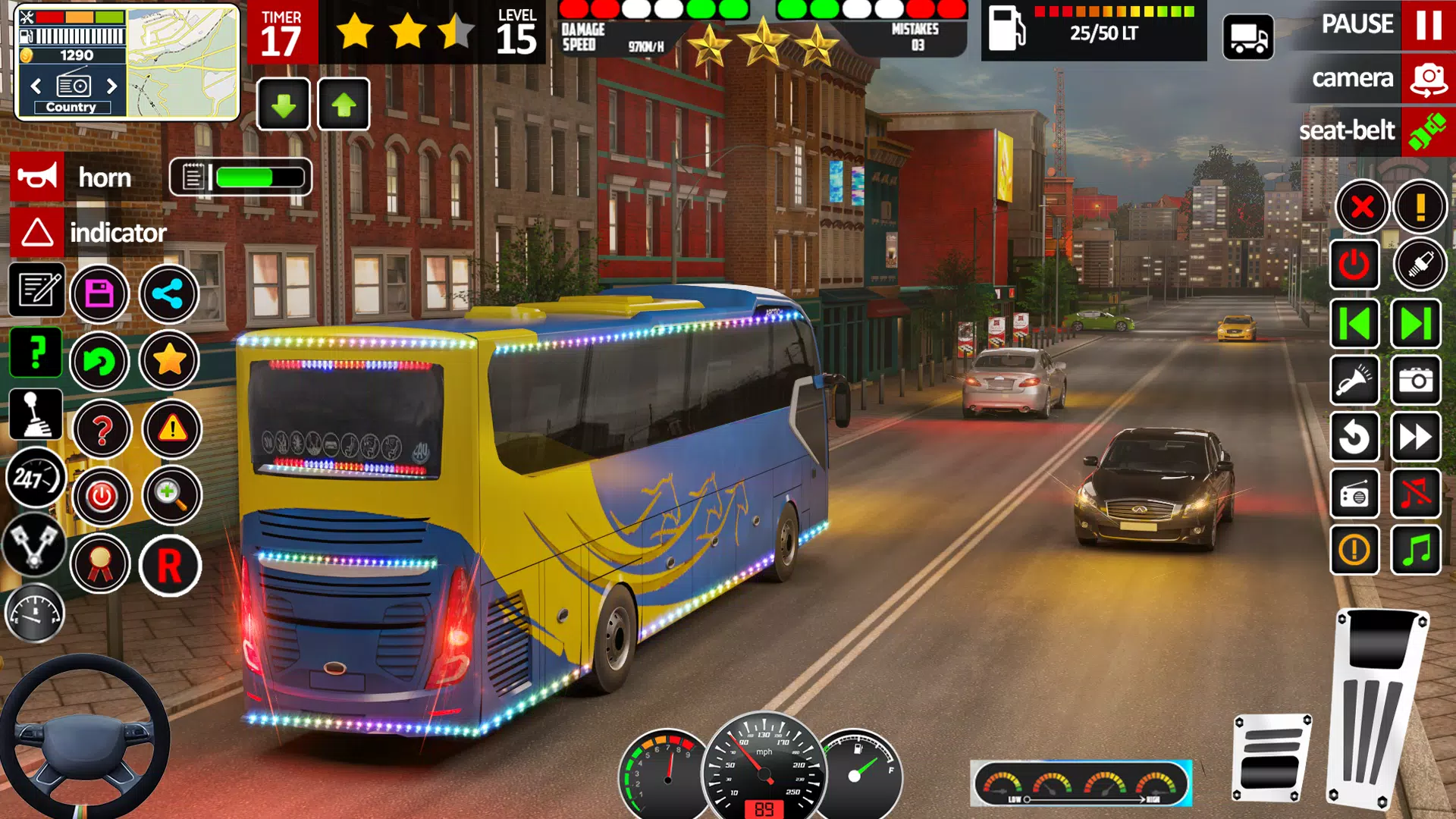Take a screenshot with camera icon
1456x819 pixels.
tap(1415, 381)
